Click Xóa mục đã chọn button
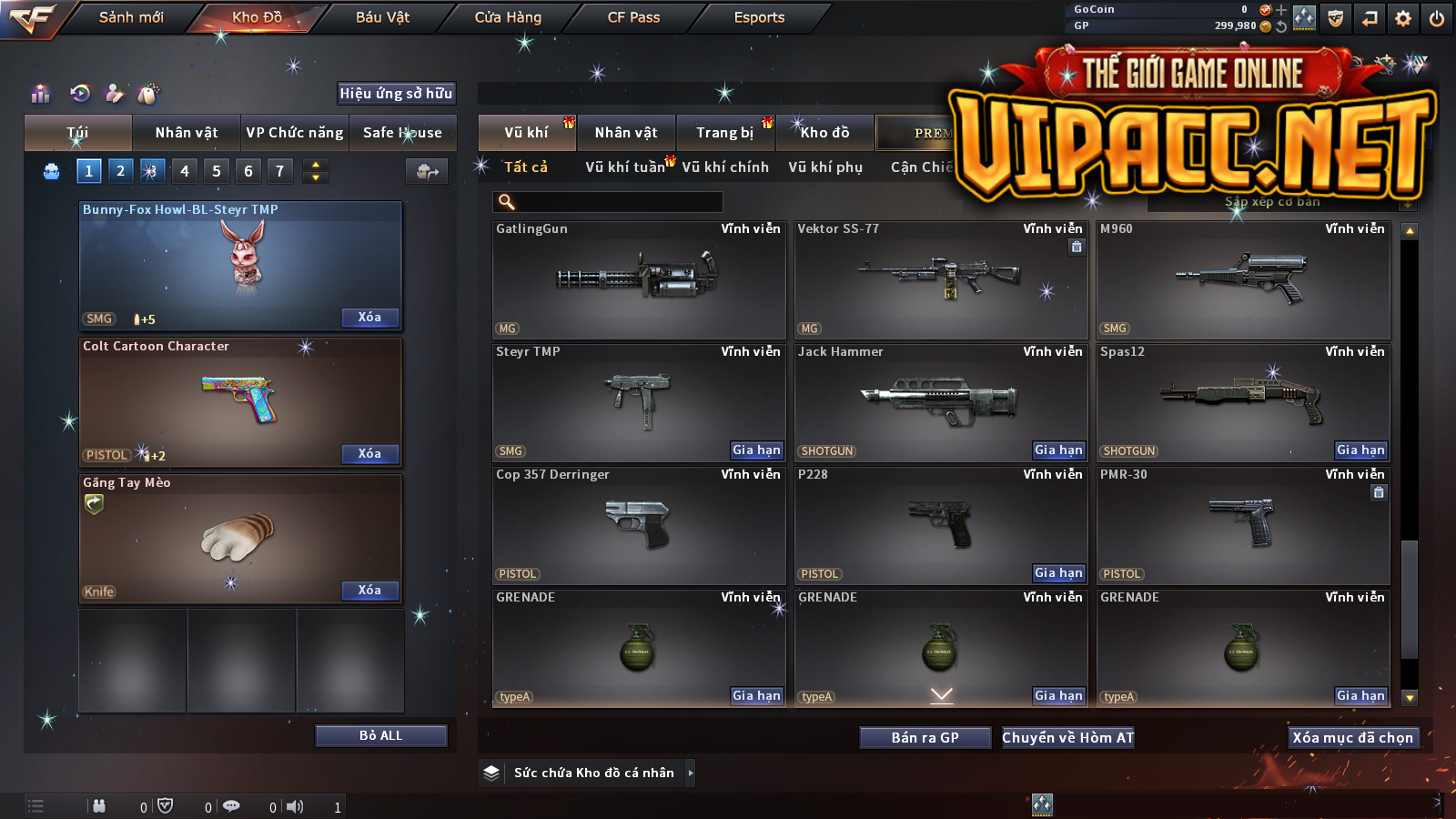Image resolution: width=1456 pixels, height=819 pixels. coord(1352,737)
